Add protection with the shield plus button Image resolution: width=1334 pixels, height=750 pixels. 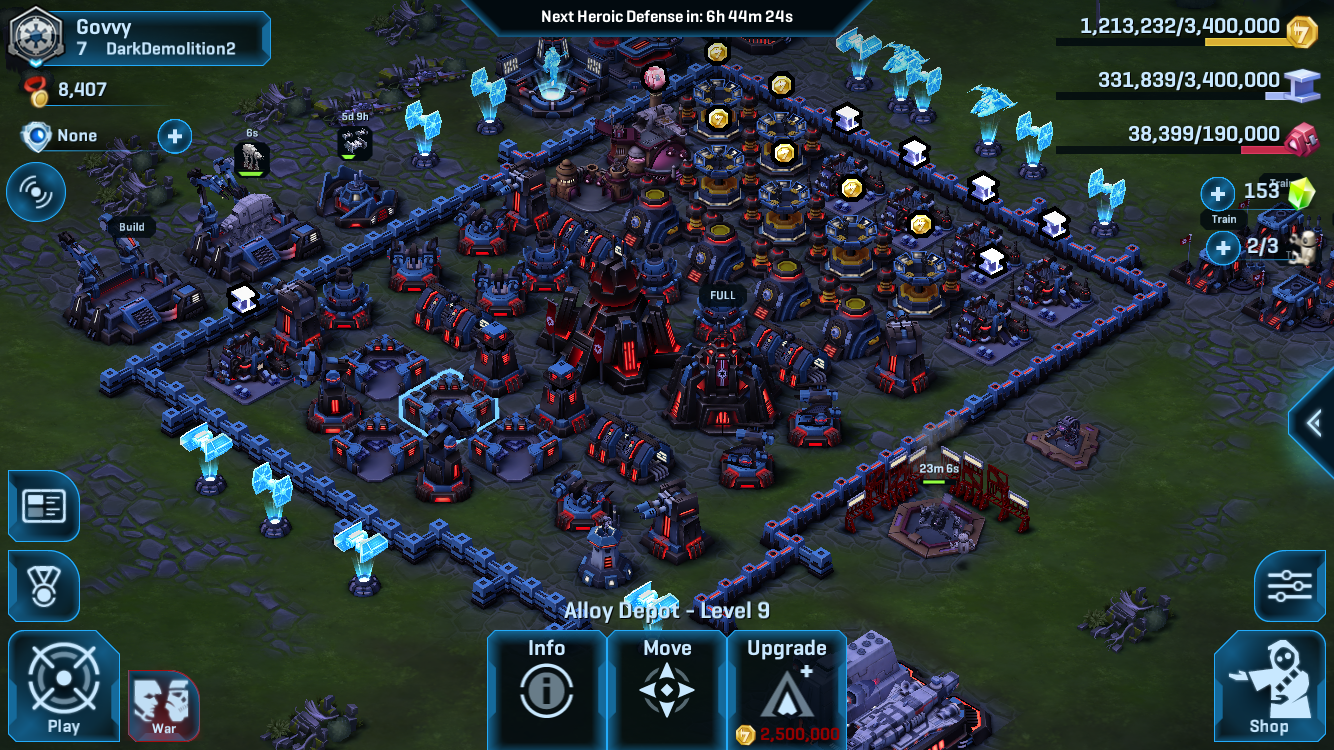coord(174,136)
